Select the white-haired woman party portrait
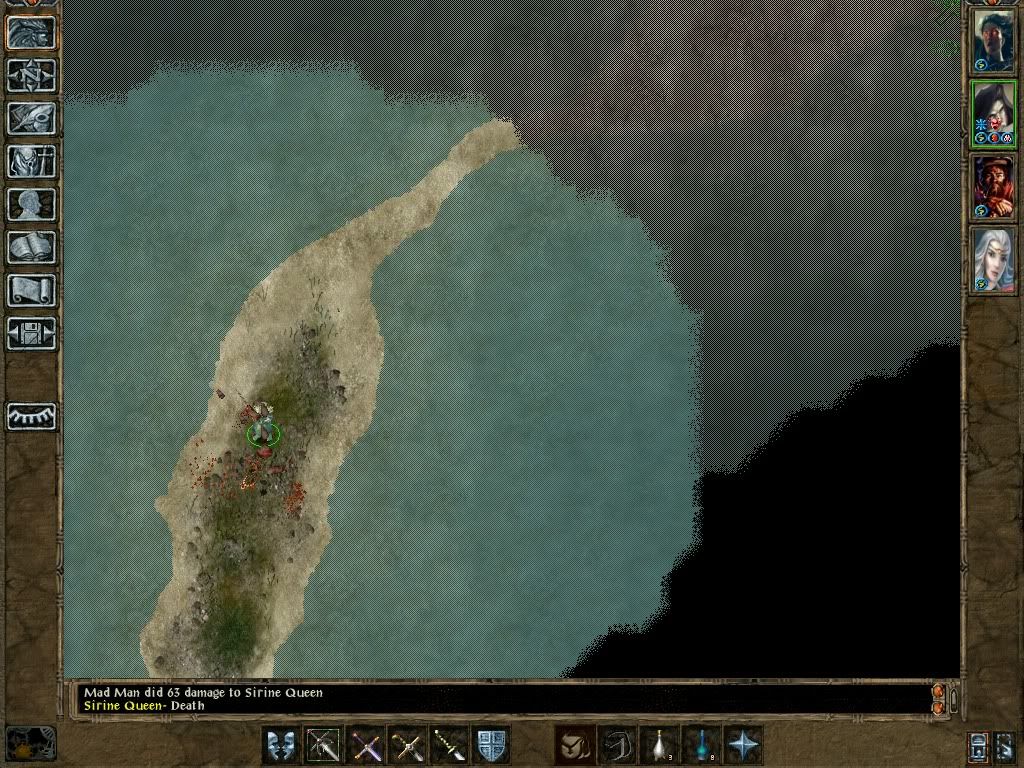This screenshot has height=768, width=1024. [993, 260]
